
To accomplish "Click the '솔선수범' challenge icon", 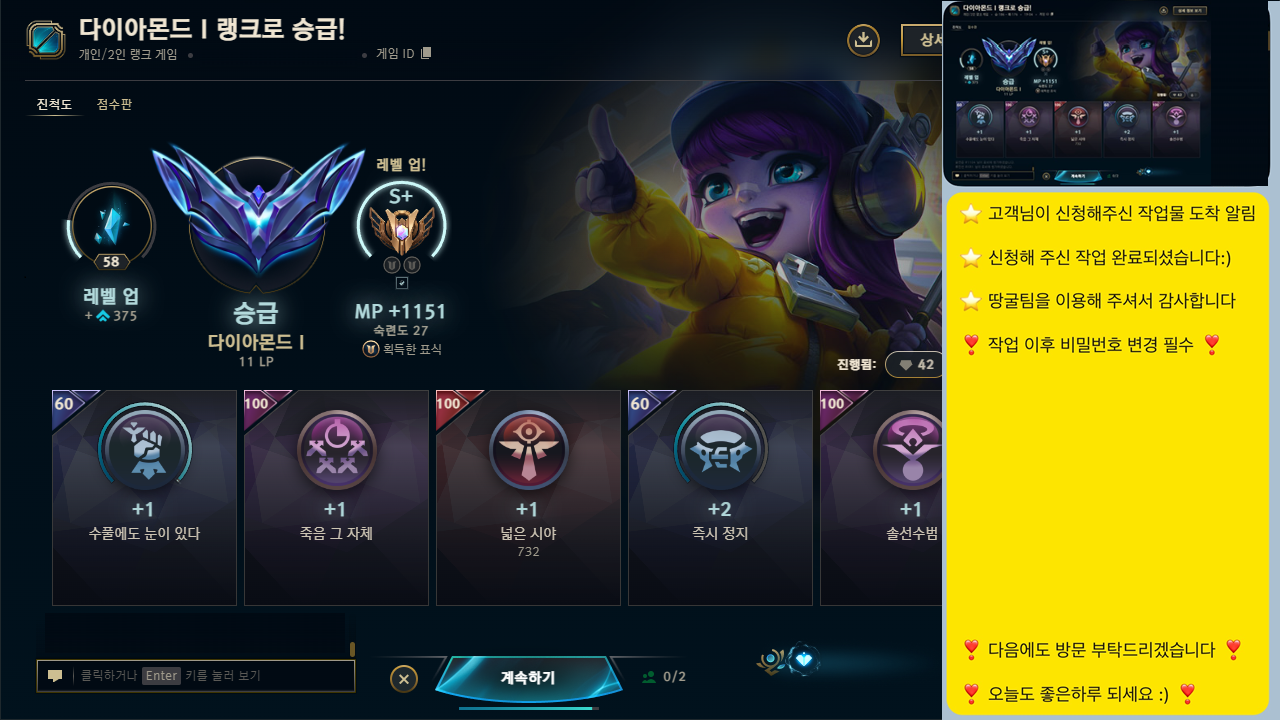I will pos(912,449).
